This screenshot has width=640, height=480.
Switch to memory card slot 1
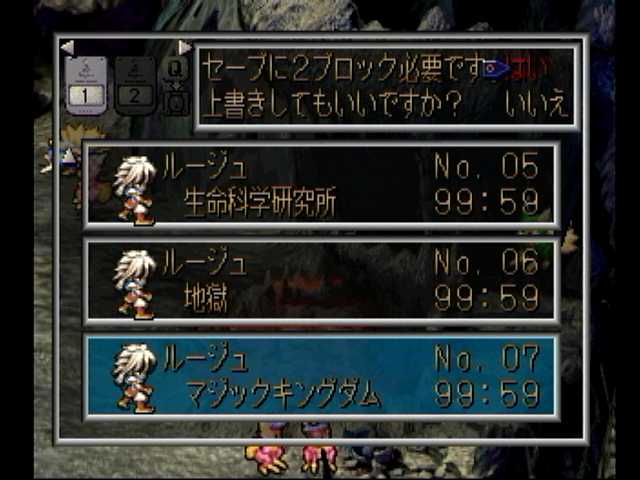87,84
